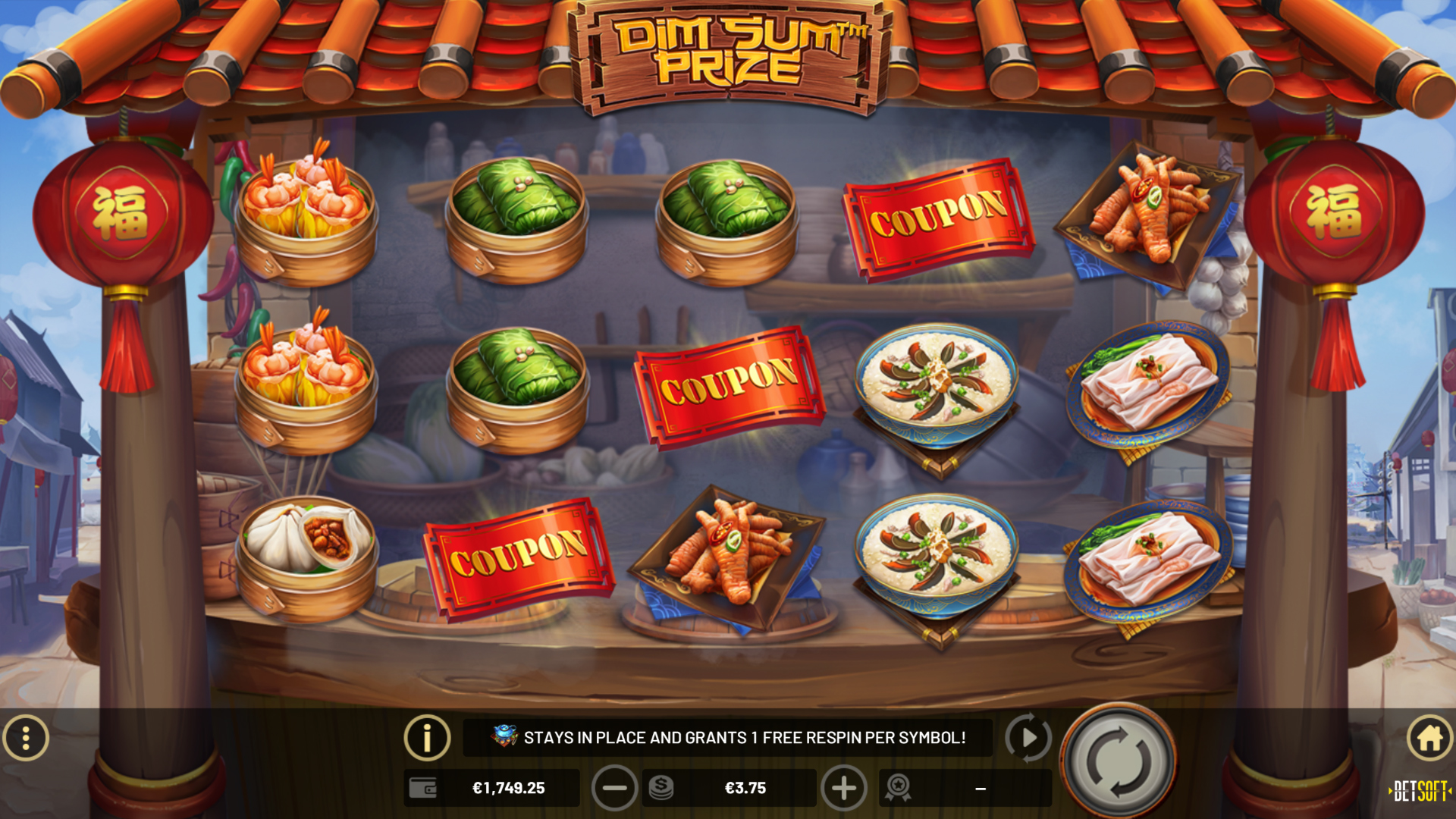The image size is (1456, 819).
Task: Decrease the bet with the minus button
Action: pos(614,788)
